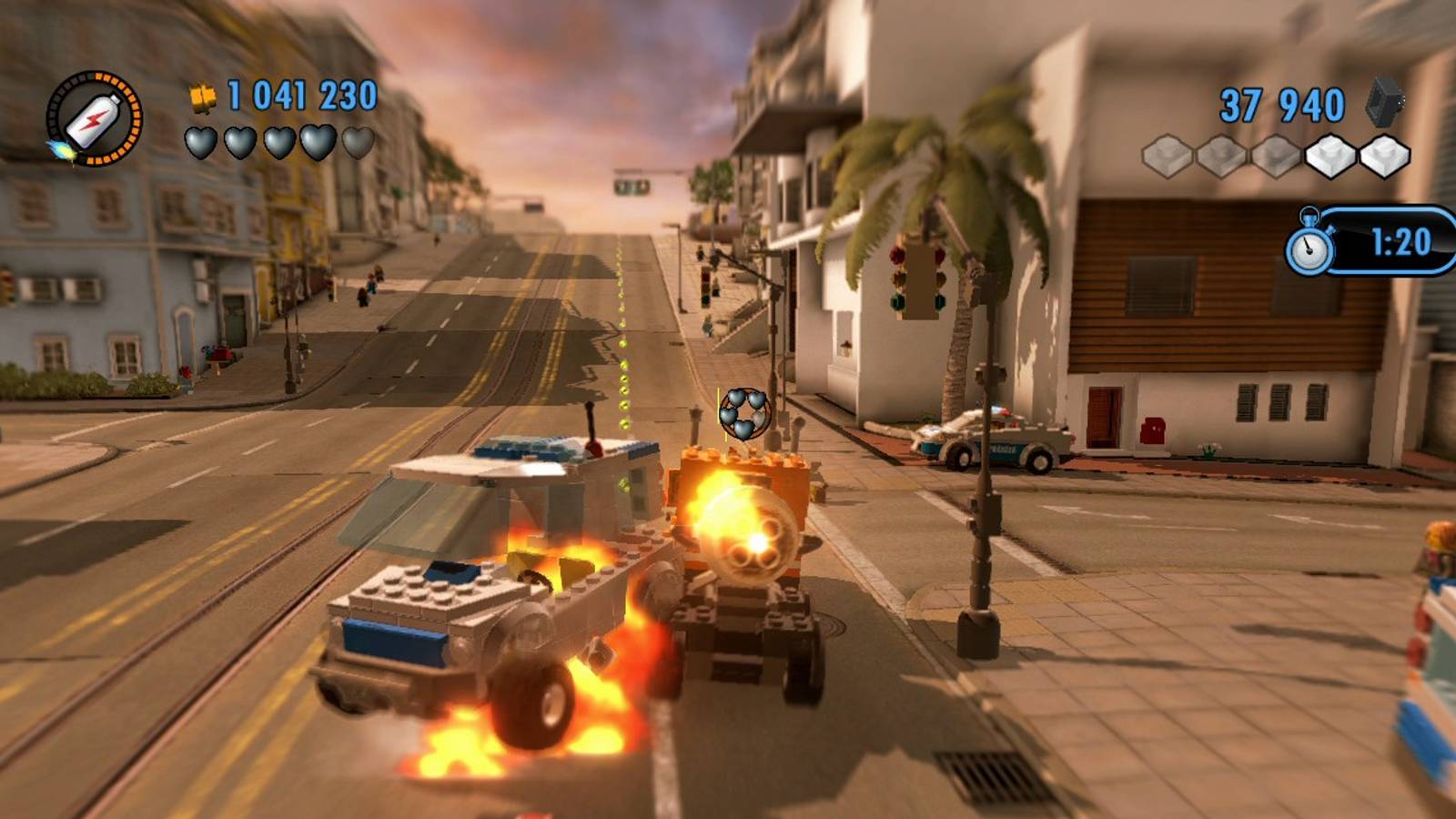Open the circular gauge around the battery

click(94, 119)
